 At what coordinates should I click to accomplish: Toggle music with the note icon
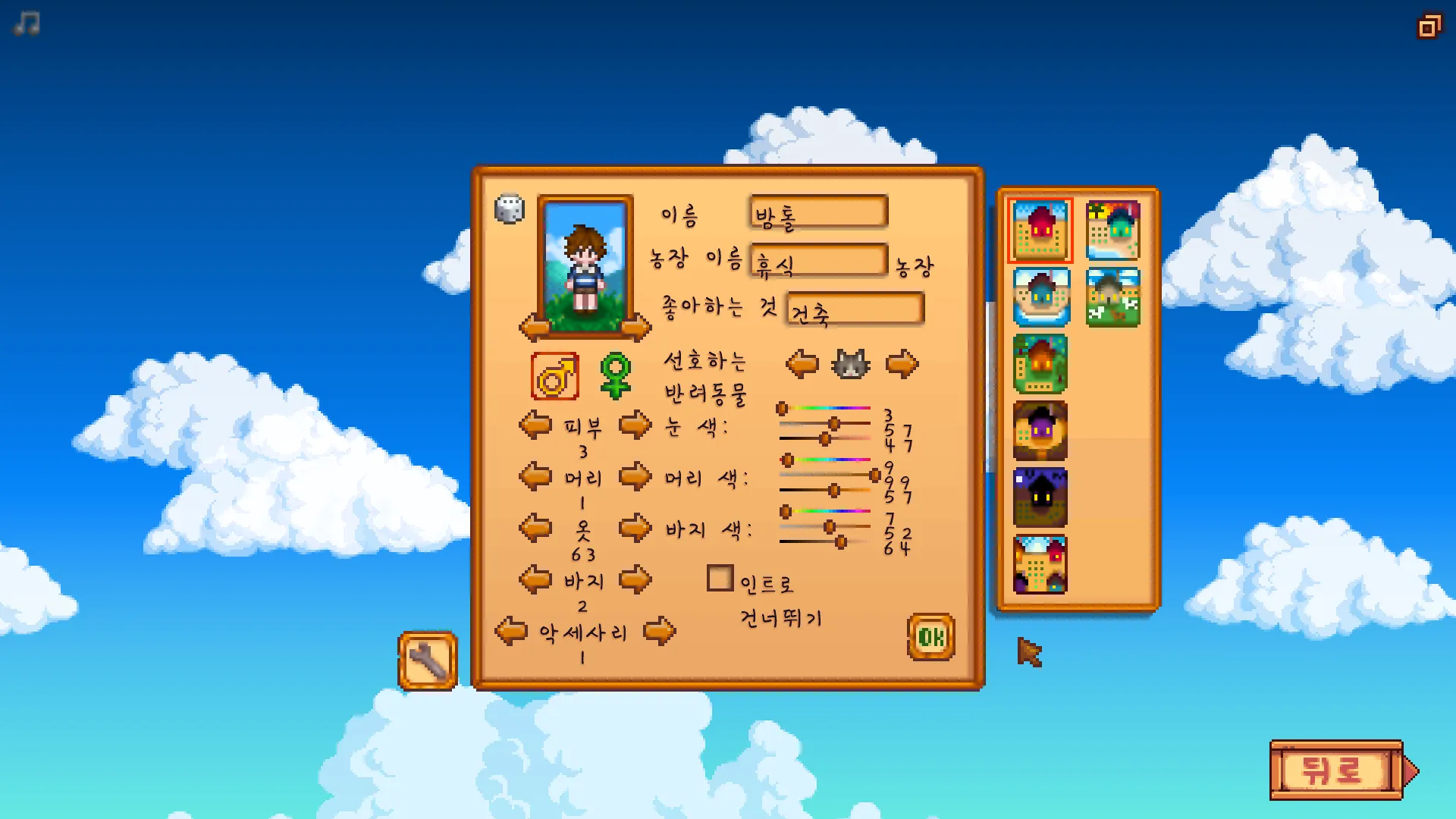point(27,24)
